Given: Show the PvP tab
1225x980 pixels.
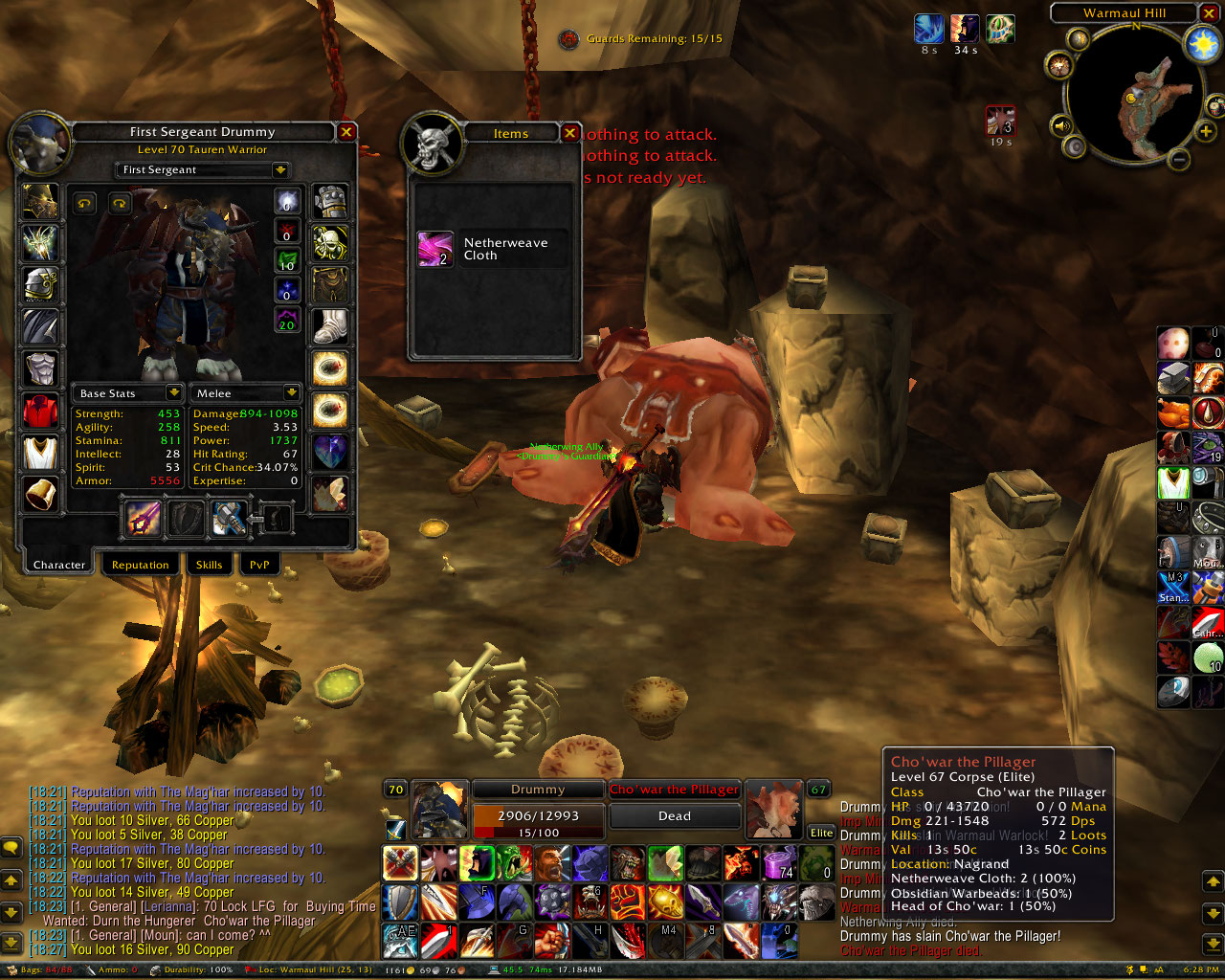Looking at the screenshot, I should (258, 565).
